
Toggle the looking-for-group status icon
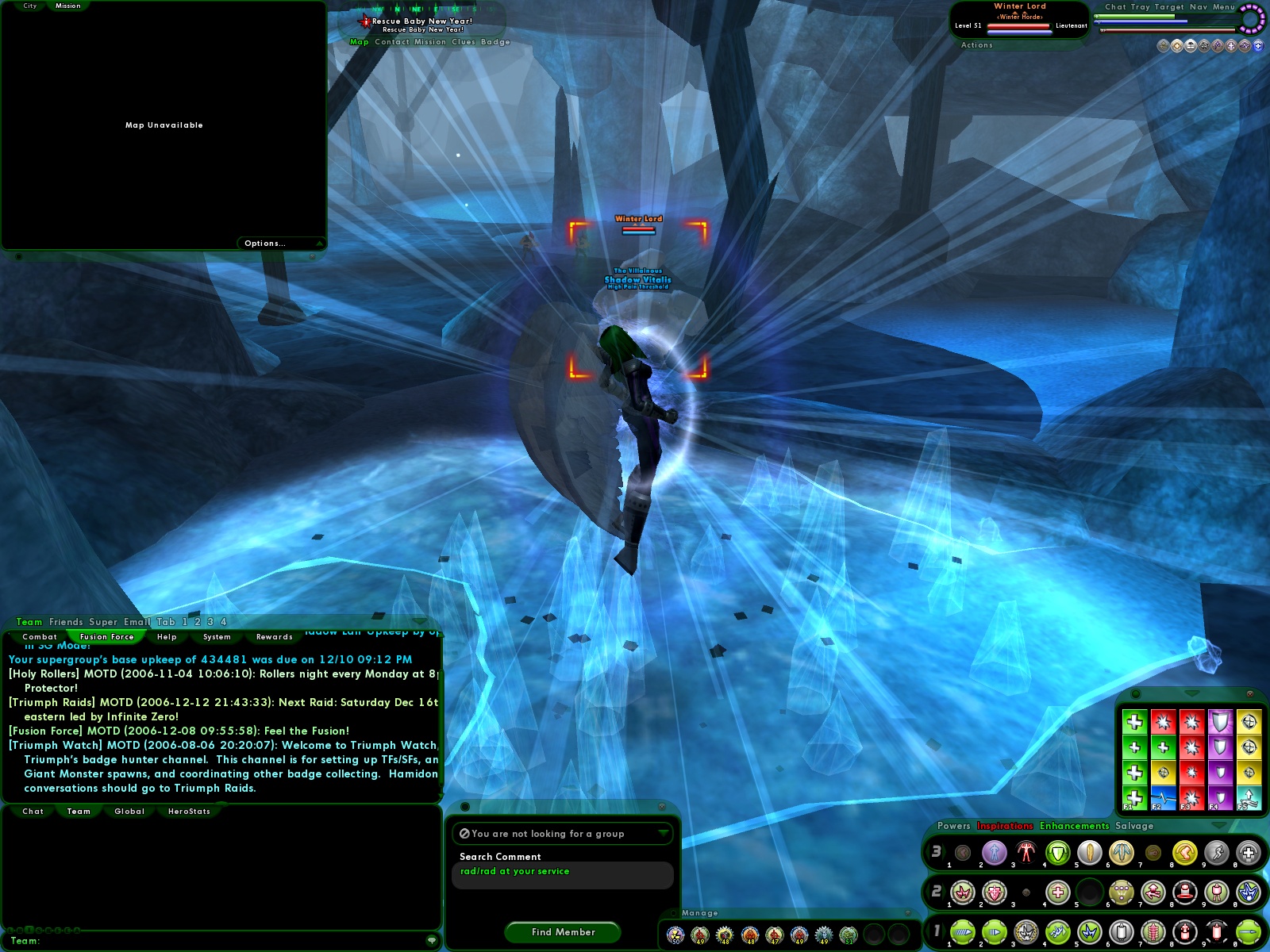tap(464, 834)
